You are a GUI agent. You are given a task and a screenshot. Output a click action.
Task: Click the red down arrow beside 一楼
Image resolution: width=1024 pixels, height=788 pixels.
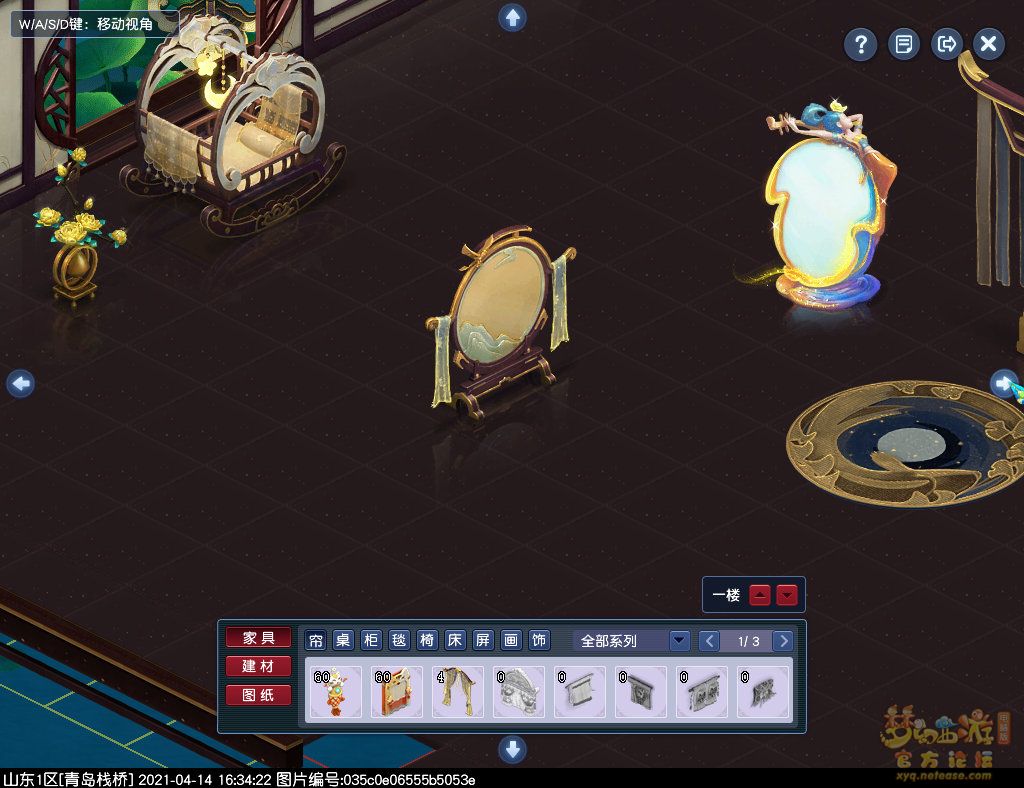(x=788, y=595)
